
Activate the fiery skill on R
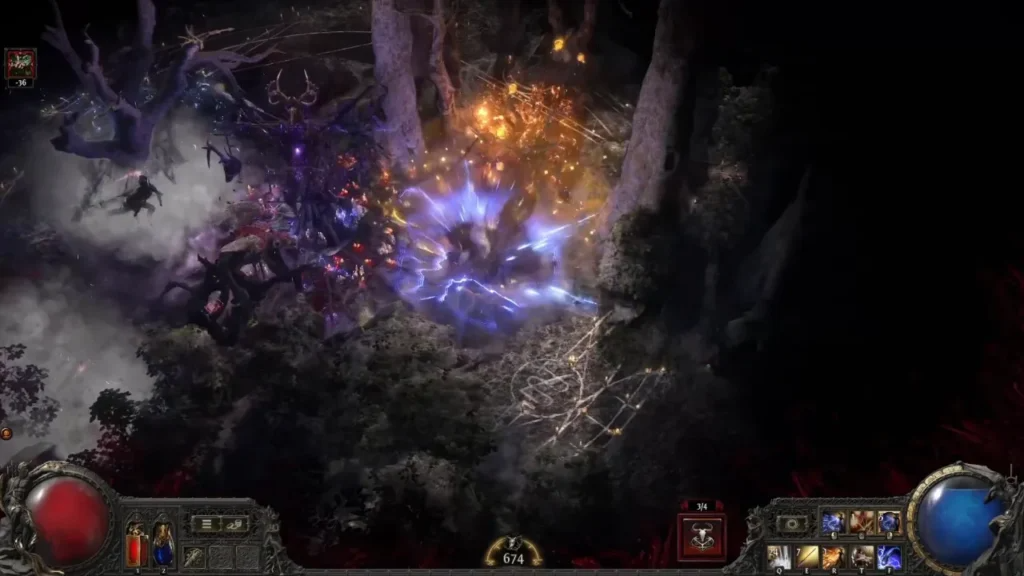click(834, 556)
